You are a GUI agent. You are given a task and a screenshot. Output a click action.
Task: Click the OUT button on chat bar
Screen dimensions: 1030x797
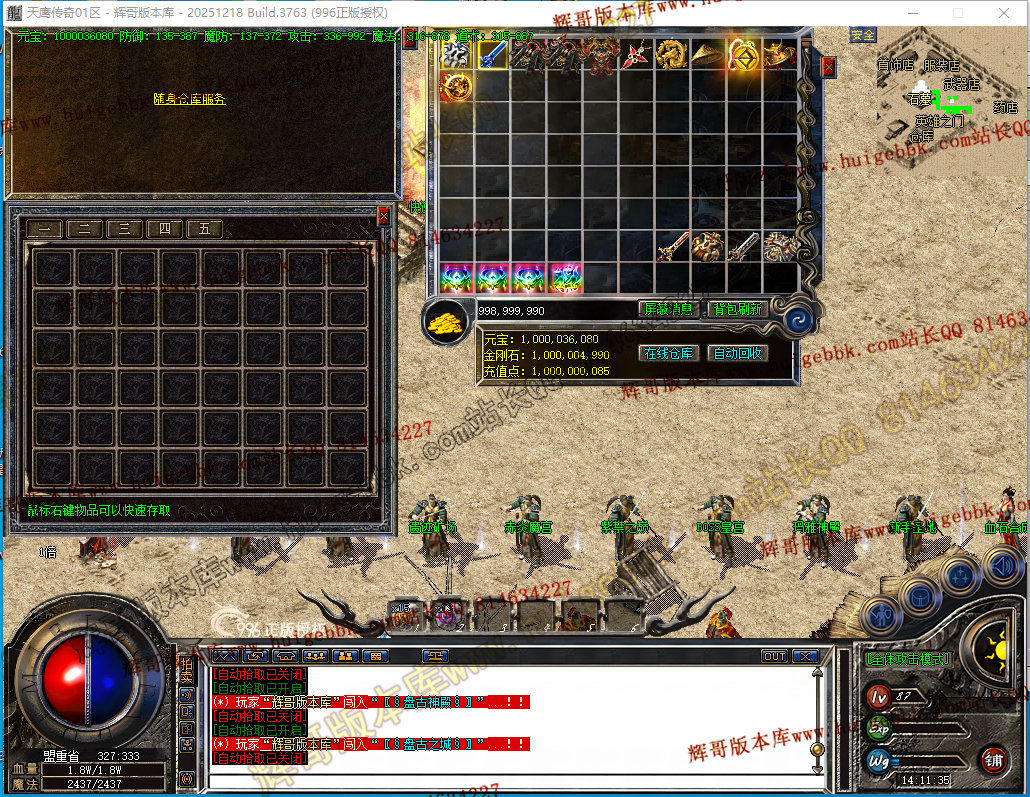[773, 656]
